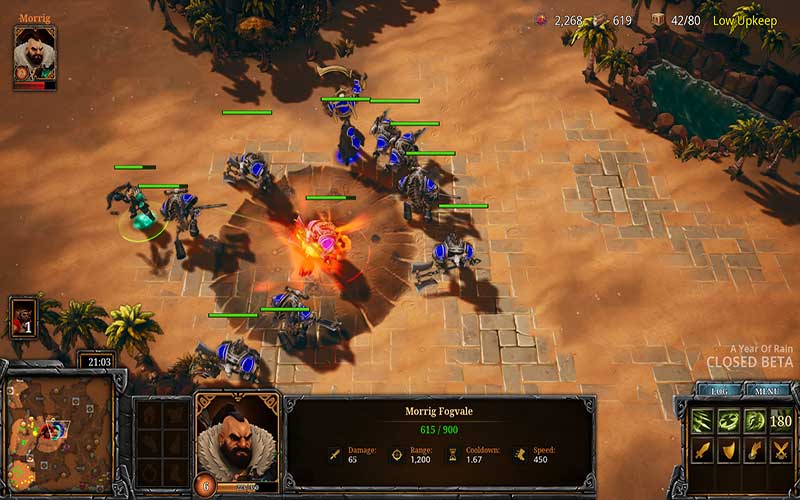800x500 pixels.
Task: Activate the green spinning whirl ability
Action: coord(727,420)
